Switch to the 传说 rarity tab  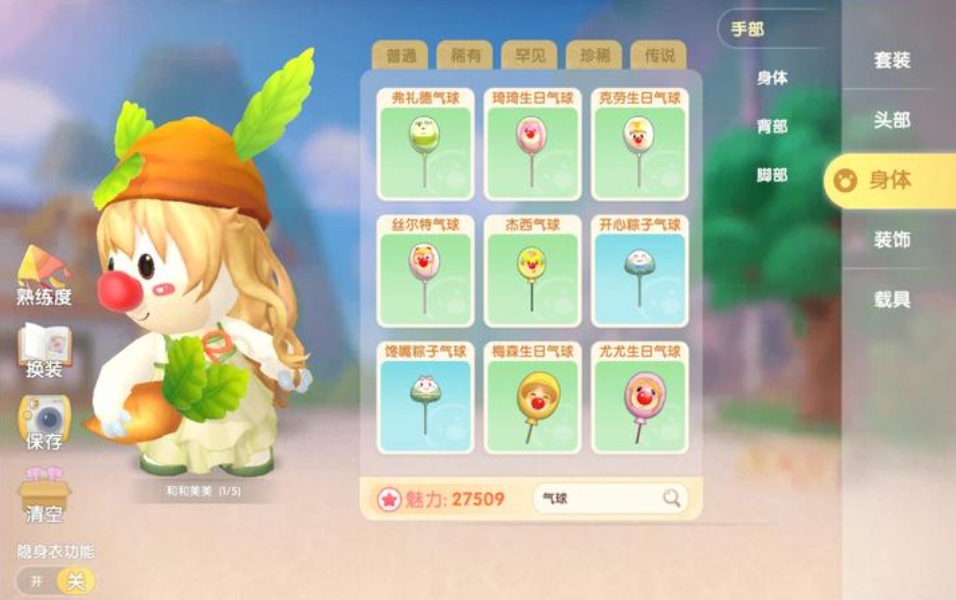(658, 56)
